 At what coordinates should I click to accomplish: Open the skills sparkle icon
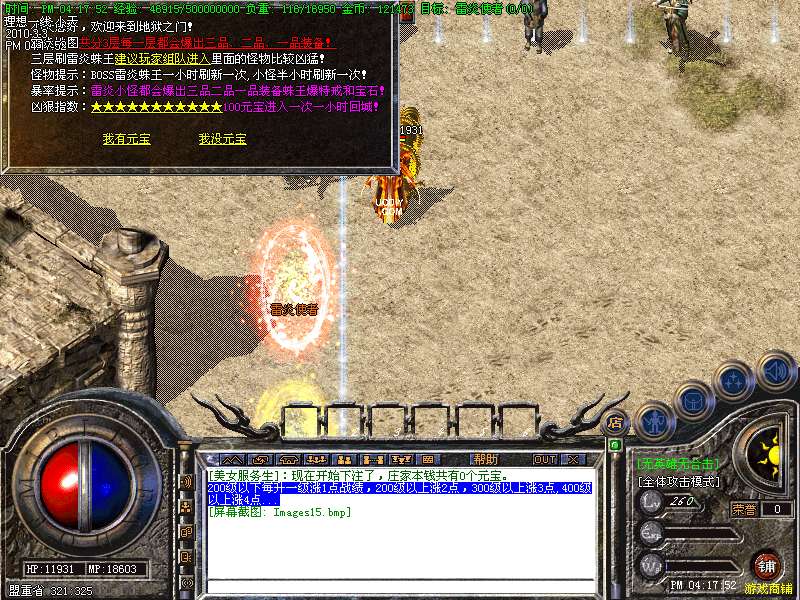point(734,380)
